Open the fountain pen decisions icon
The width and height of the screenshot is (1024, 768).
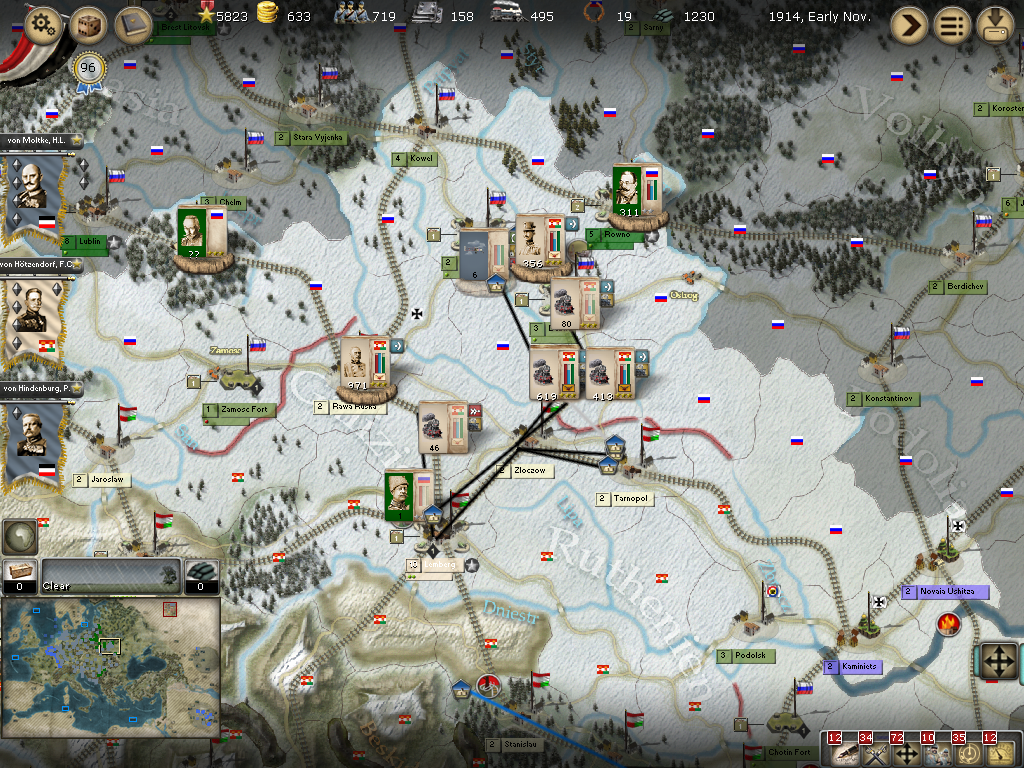pos(846,751)
